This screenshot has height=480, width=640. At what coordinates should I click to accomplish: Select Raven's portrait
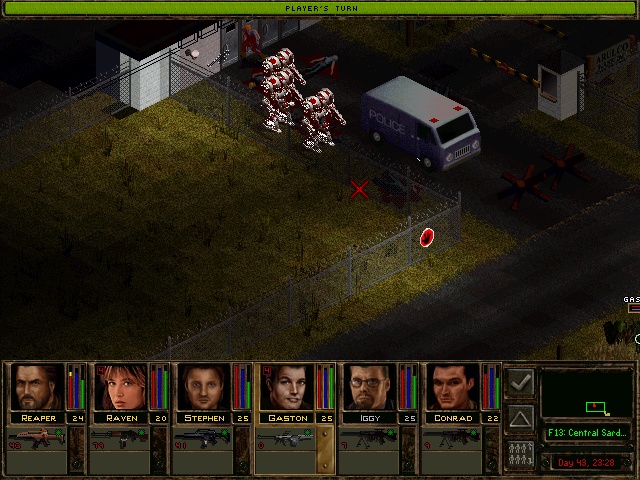pyautogui.click(x=121, y=387)
